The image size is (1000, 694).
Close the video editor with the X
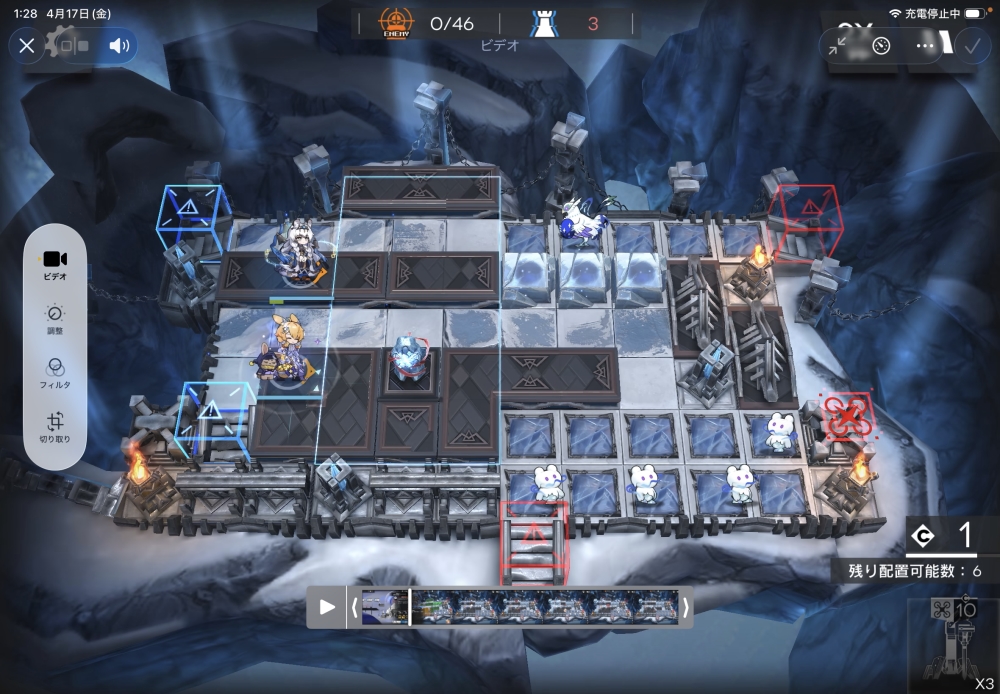click(27, 45)
